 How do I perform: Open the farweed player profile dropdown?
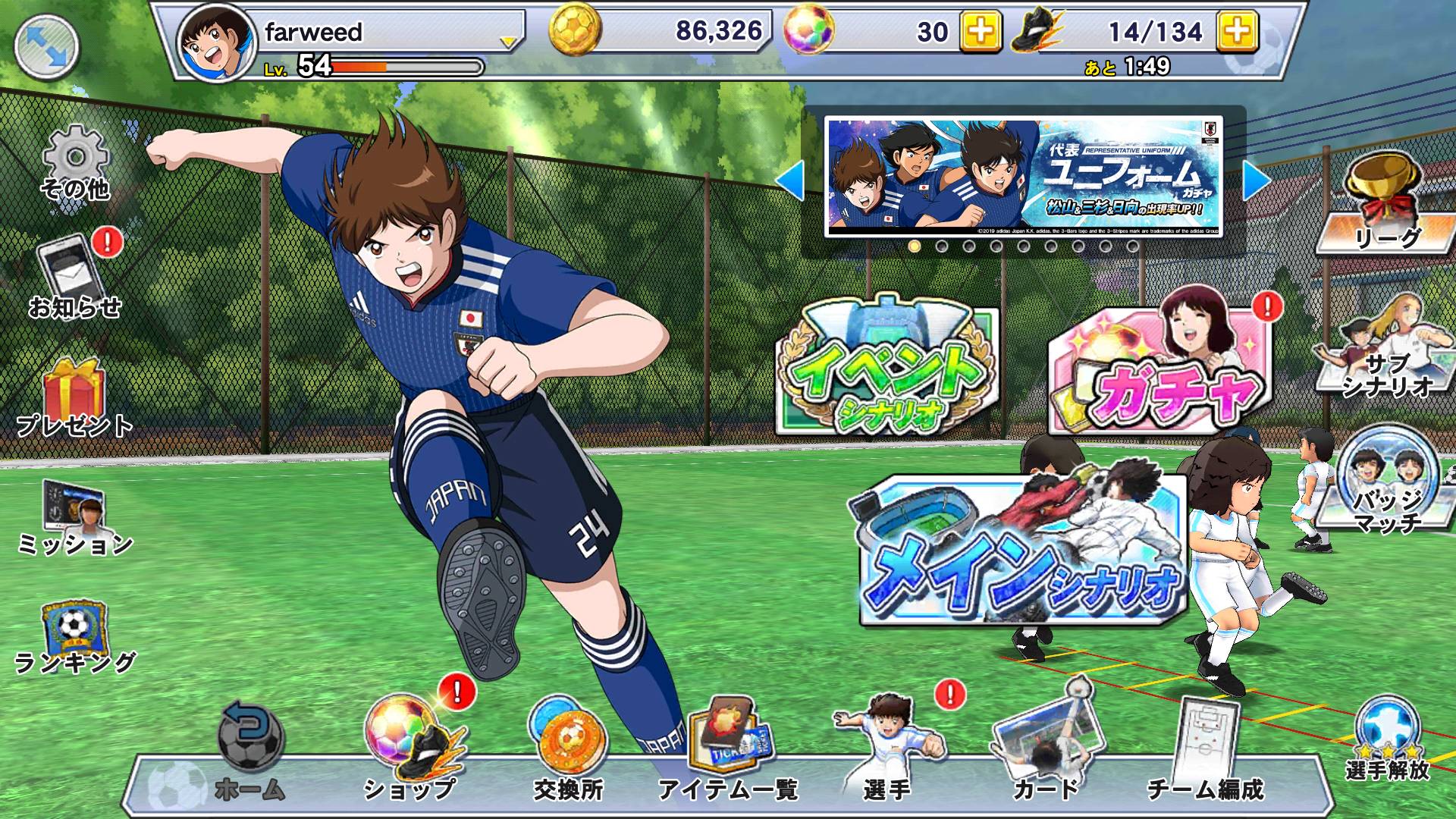coord(508,42)
